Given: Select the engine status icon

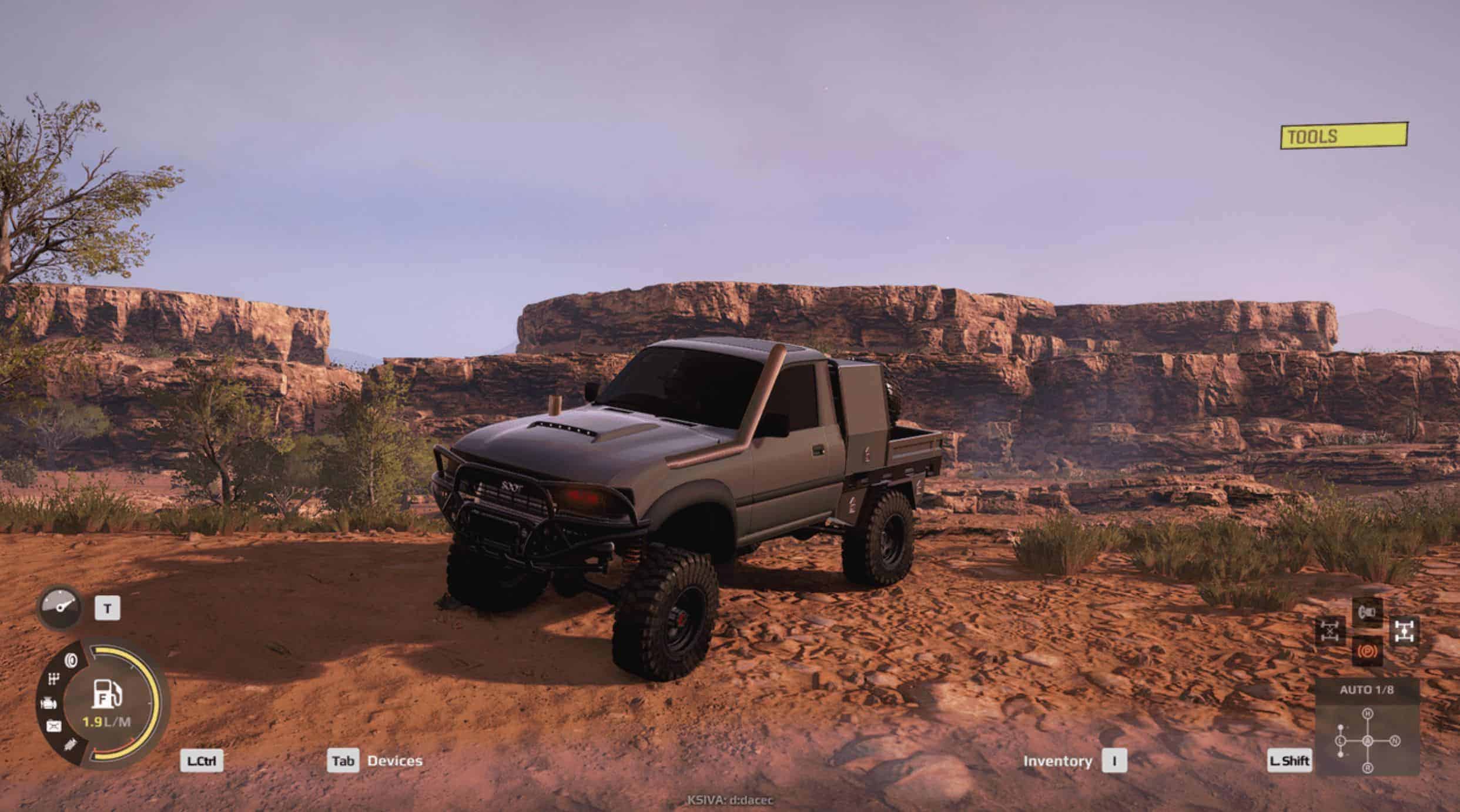Looking at the screenshot, I should [x=48, y=703].
